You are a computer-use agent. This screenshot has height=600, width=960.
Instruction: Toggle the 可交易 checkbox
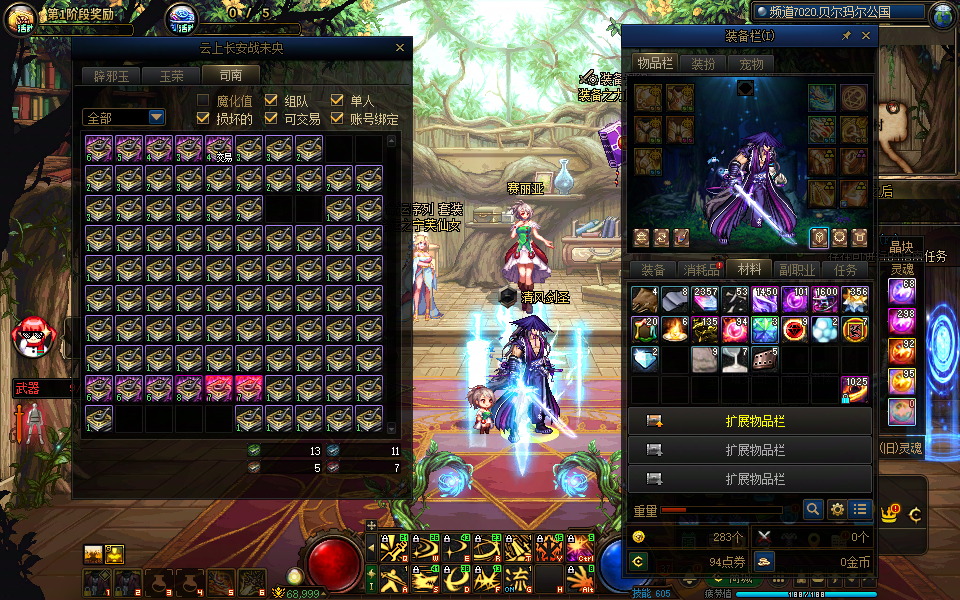click(x=271, y=118)
